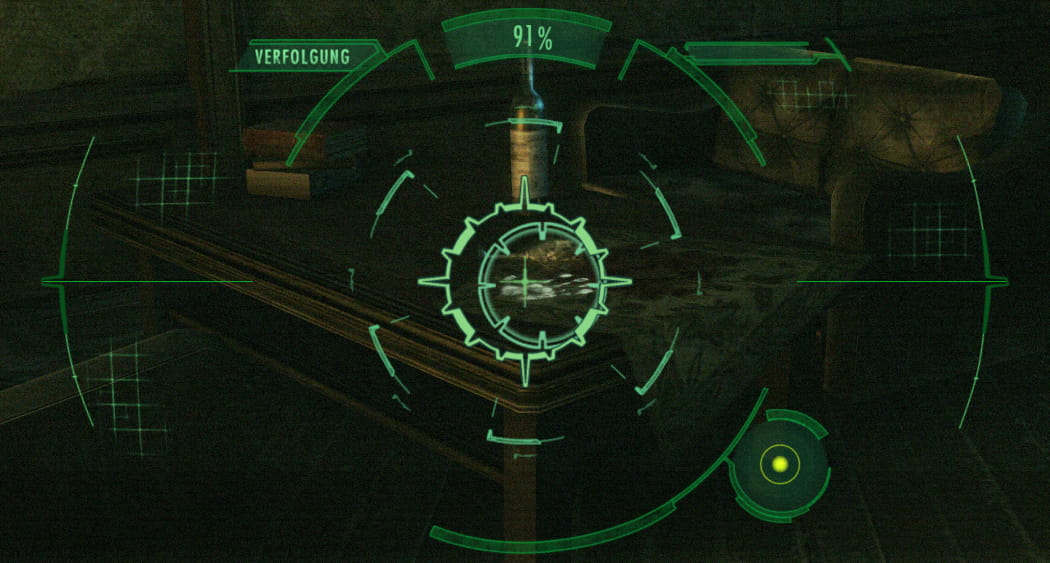
Task: Click the central scanner reticle
Action: [525, 282]
